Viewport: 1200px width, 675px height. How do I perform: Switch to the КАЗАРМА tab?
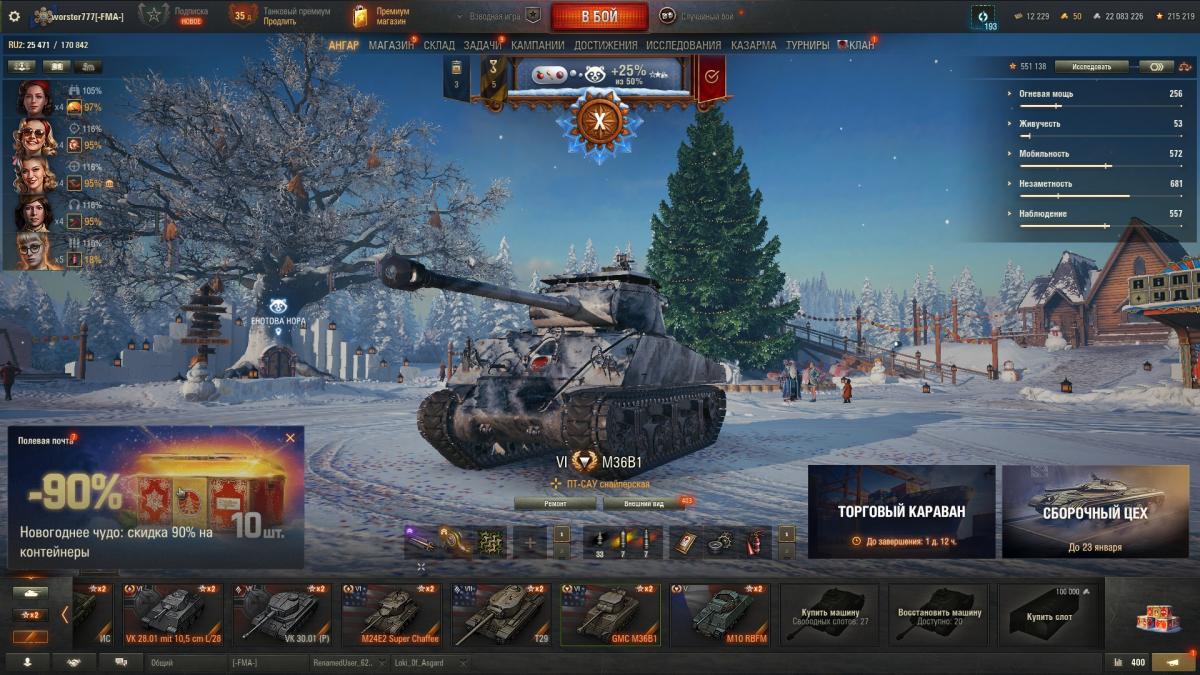click(753, 45)
